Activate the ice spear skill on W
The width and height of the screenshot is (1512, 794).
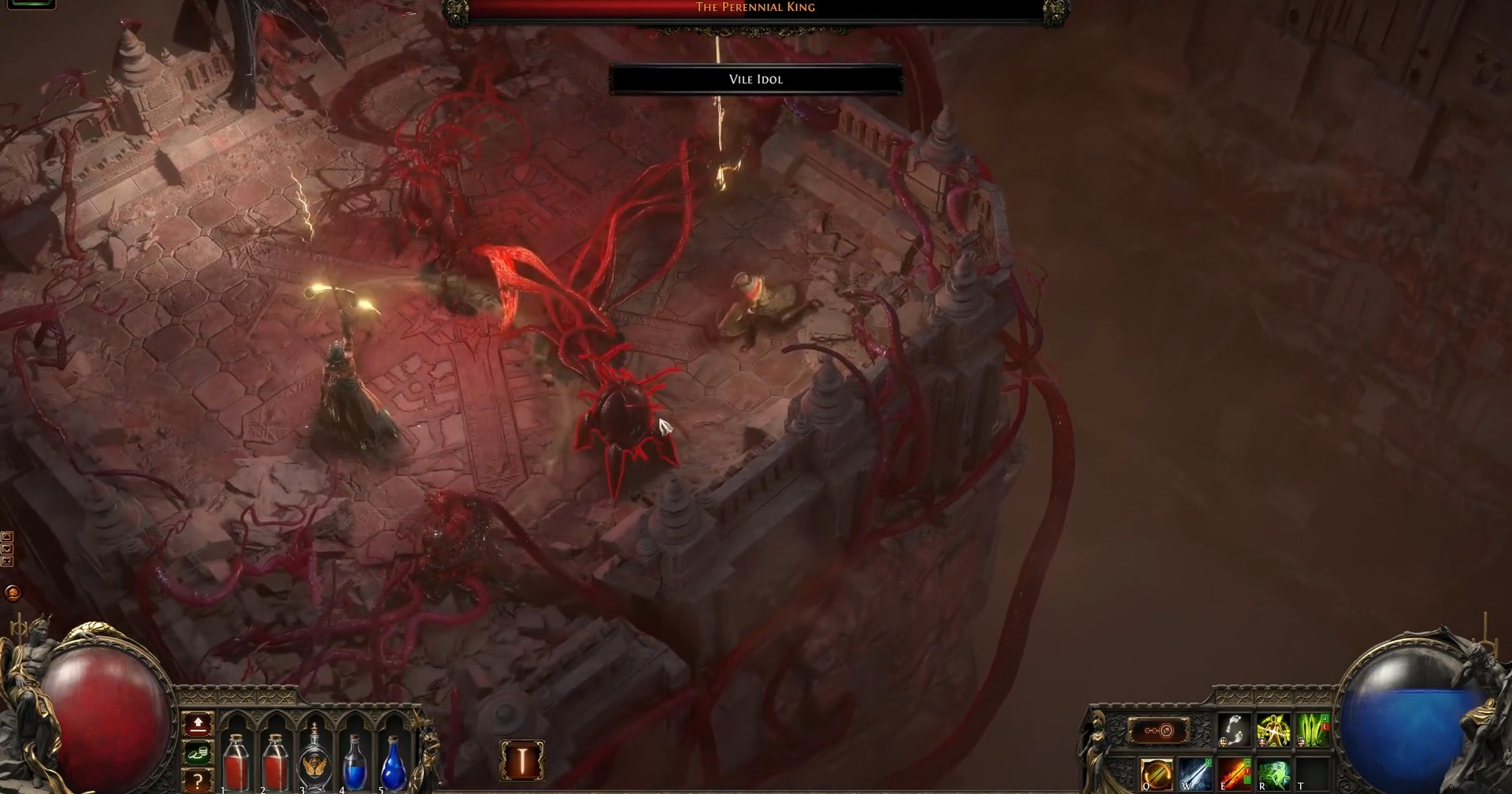[x=1197, y=774]
